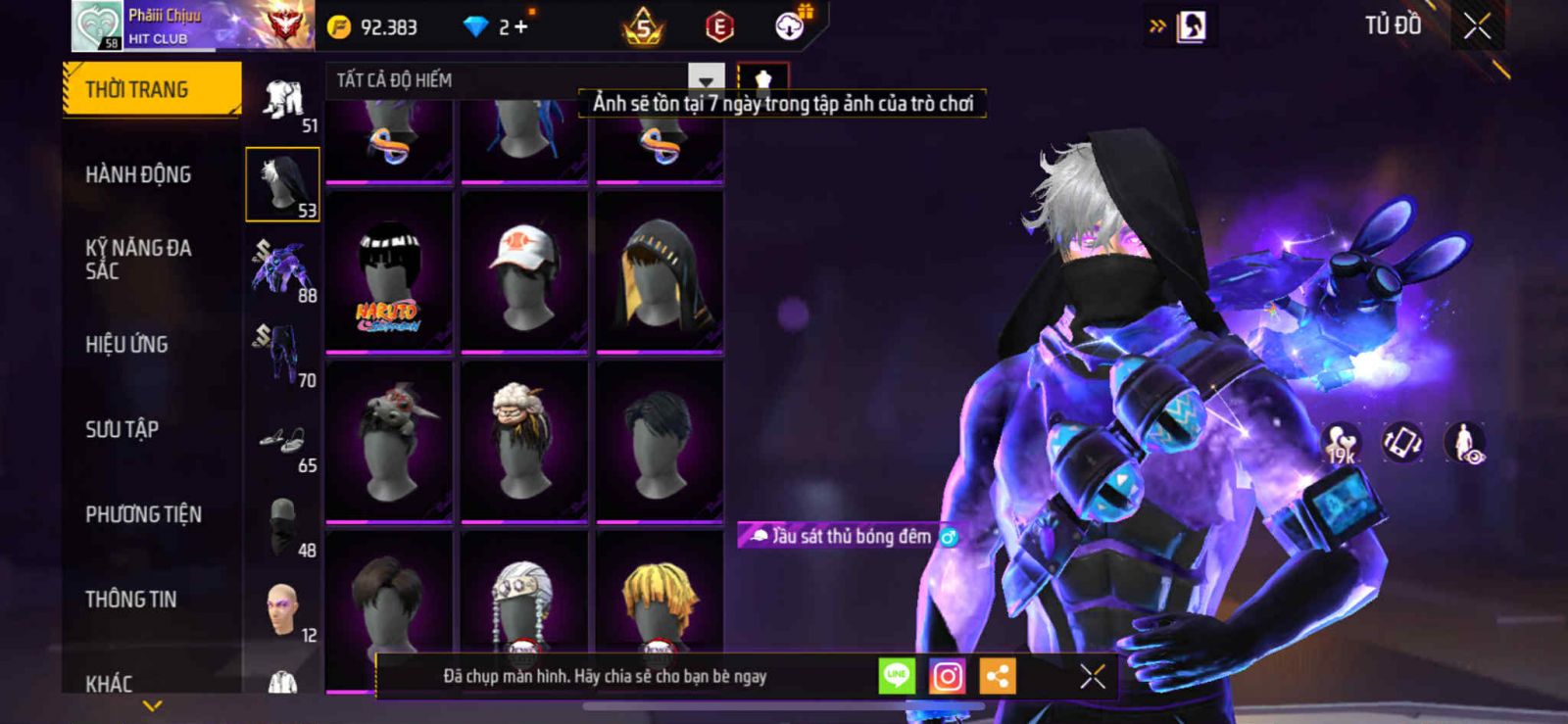
Task: Choose the white baseball cap item
Action: point(524,272)
